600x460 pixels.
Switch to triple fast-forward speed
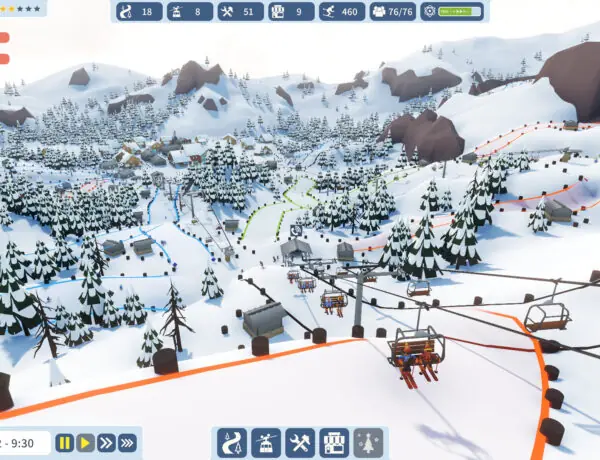[128, 442]
